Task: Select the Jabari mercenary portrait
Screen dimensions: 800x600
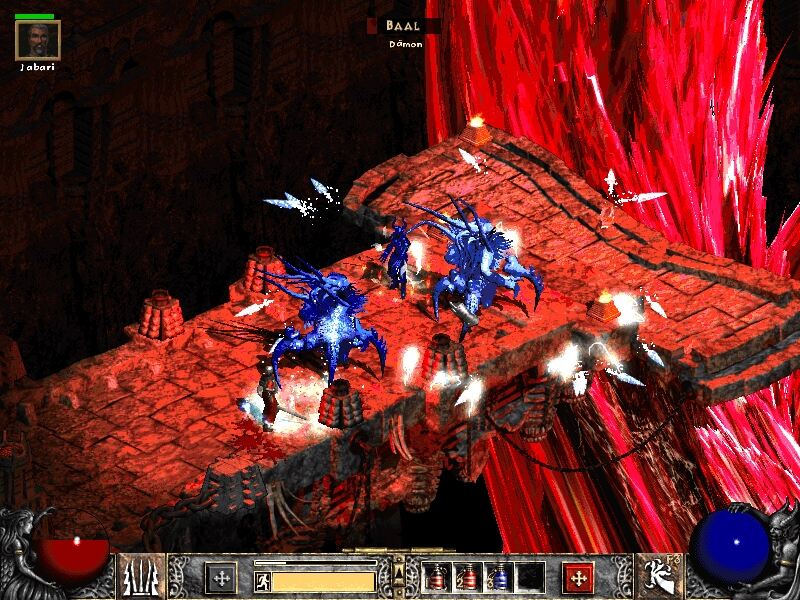Action: [38, 40]
